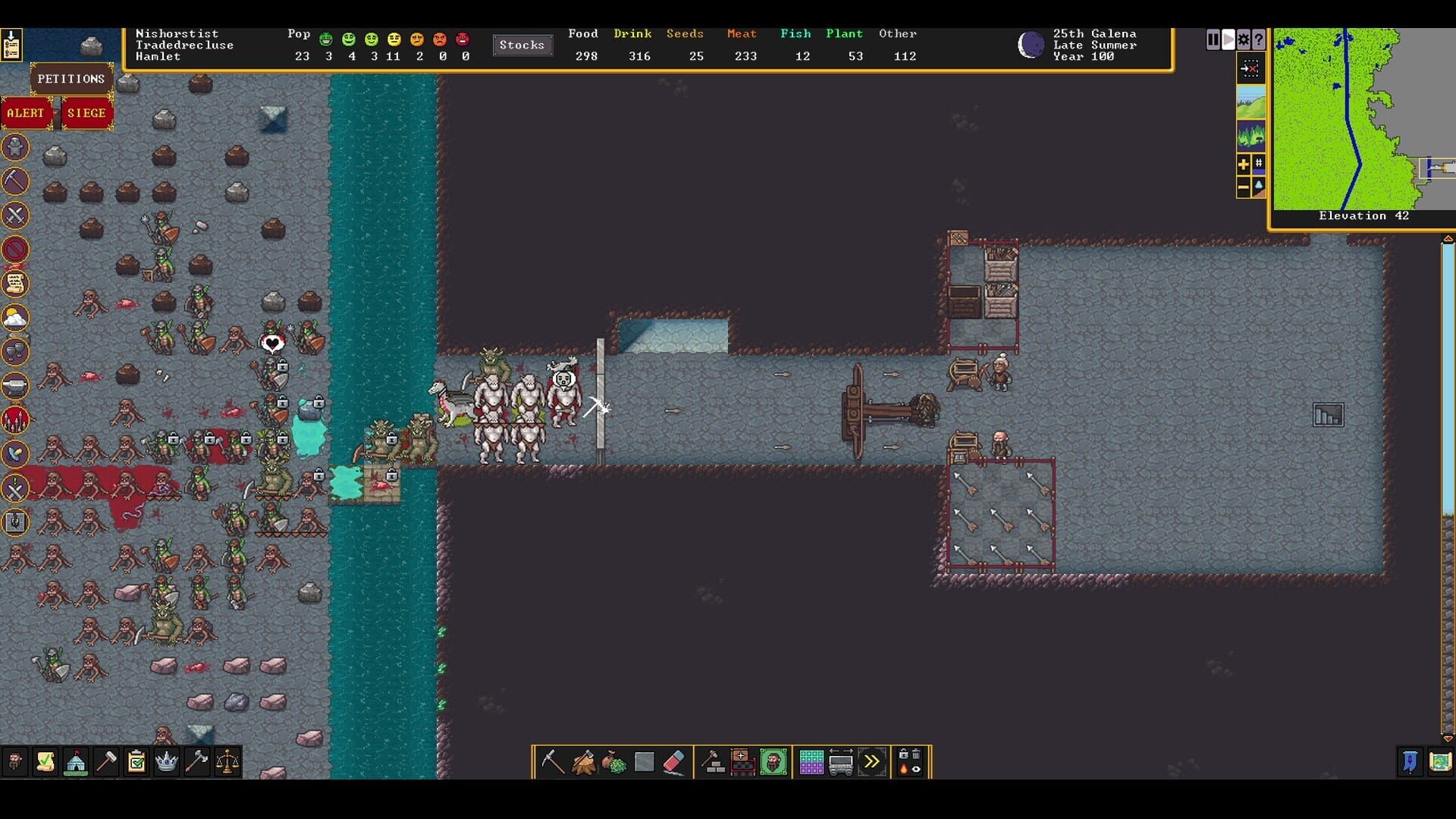Open the nobles crown screen

click(x=166, y=762)
